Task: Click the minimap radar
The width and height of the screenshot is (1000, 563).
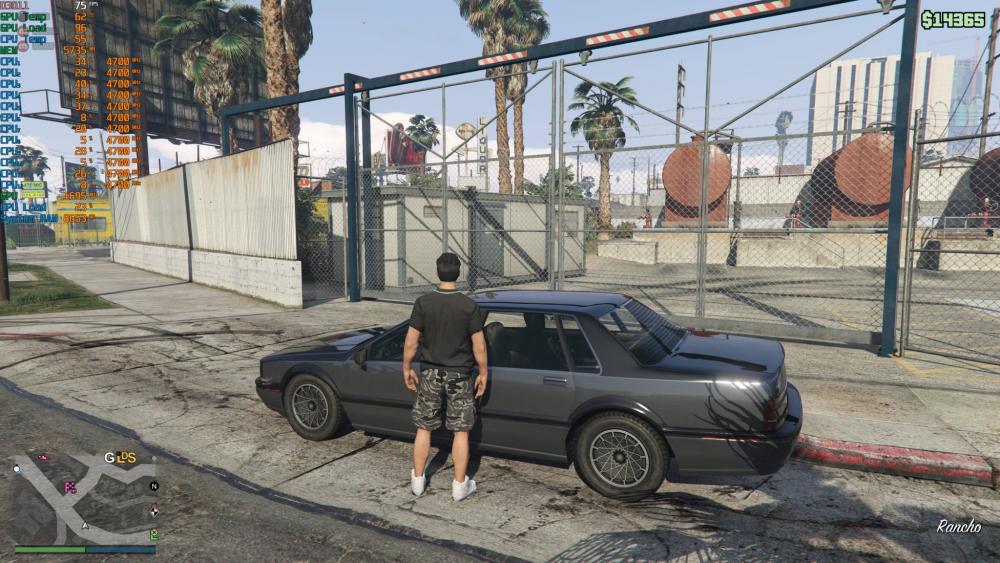Action: tap(85, 497)
